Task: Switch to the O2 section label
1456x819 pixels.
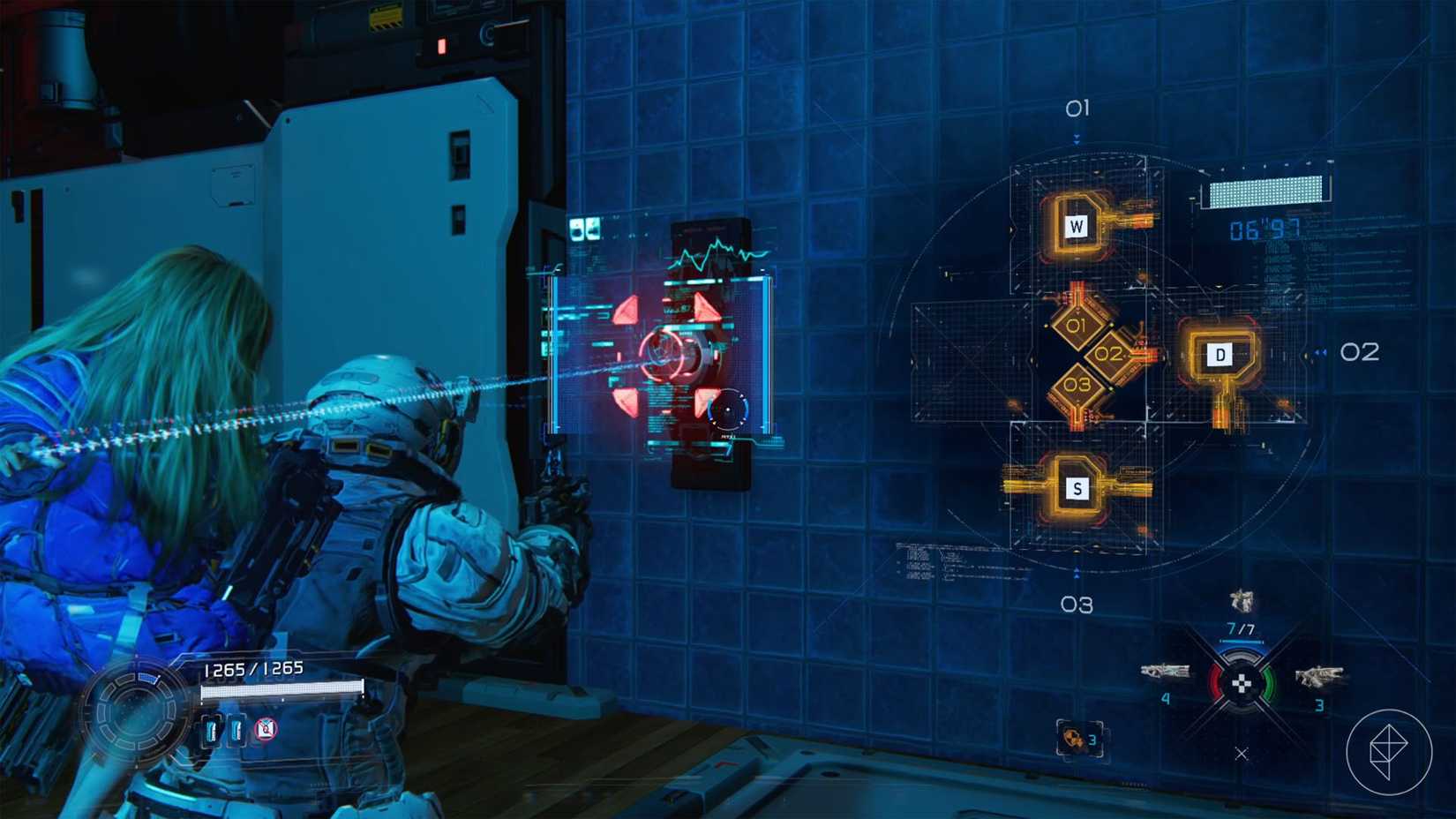Action: [x=1359, y=351]
